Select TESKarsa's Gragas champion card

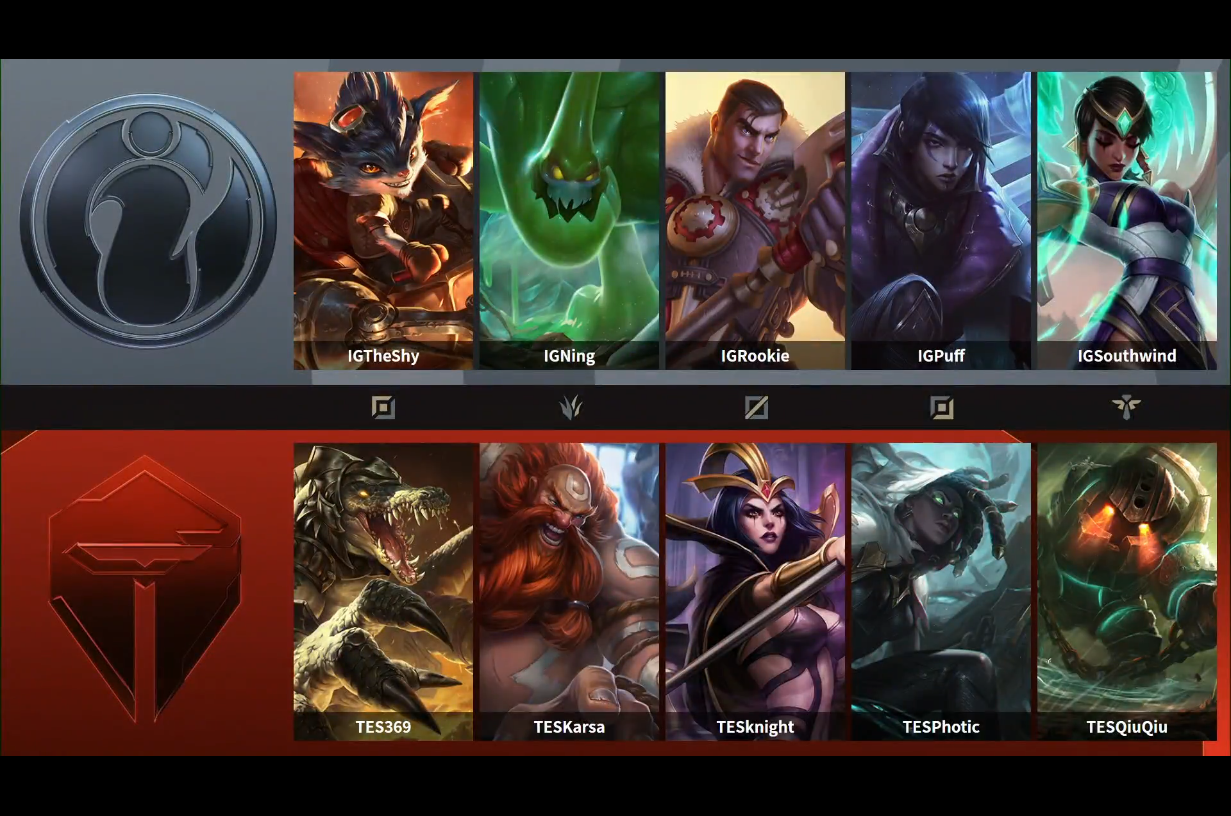click(569, 590)
